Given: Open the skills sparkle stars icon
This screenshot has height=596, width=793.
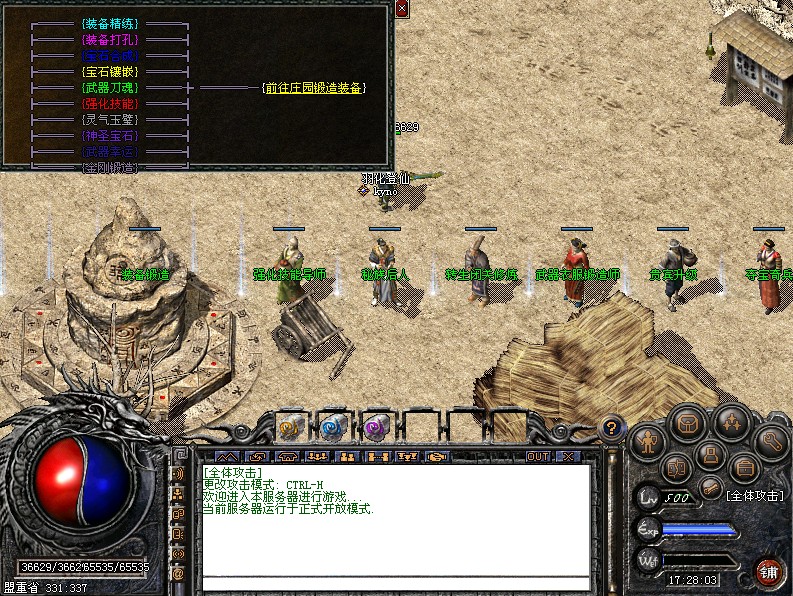Looking at the screenshot, I should click(x=734, y=424).
